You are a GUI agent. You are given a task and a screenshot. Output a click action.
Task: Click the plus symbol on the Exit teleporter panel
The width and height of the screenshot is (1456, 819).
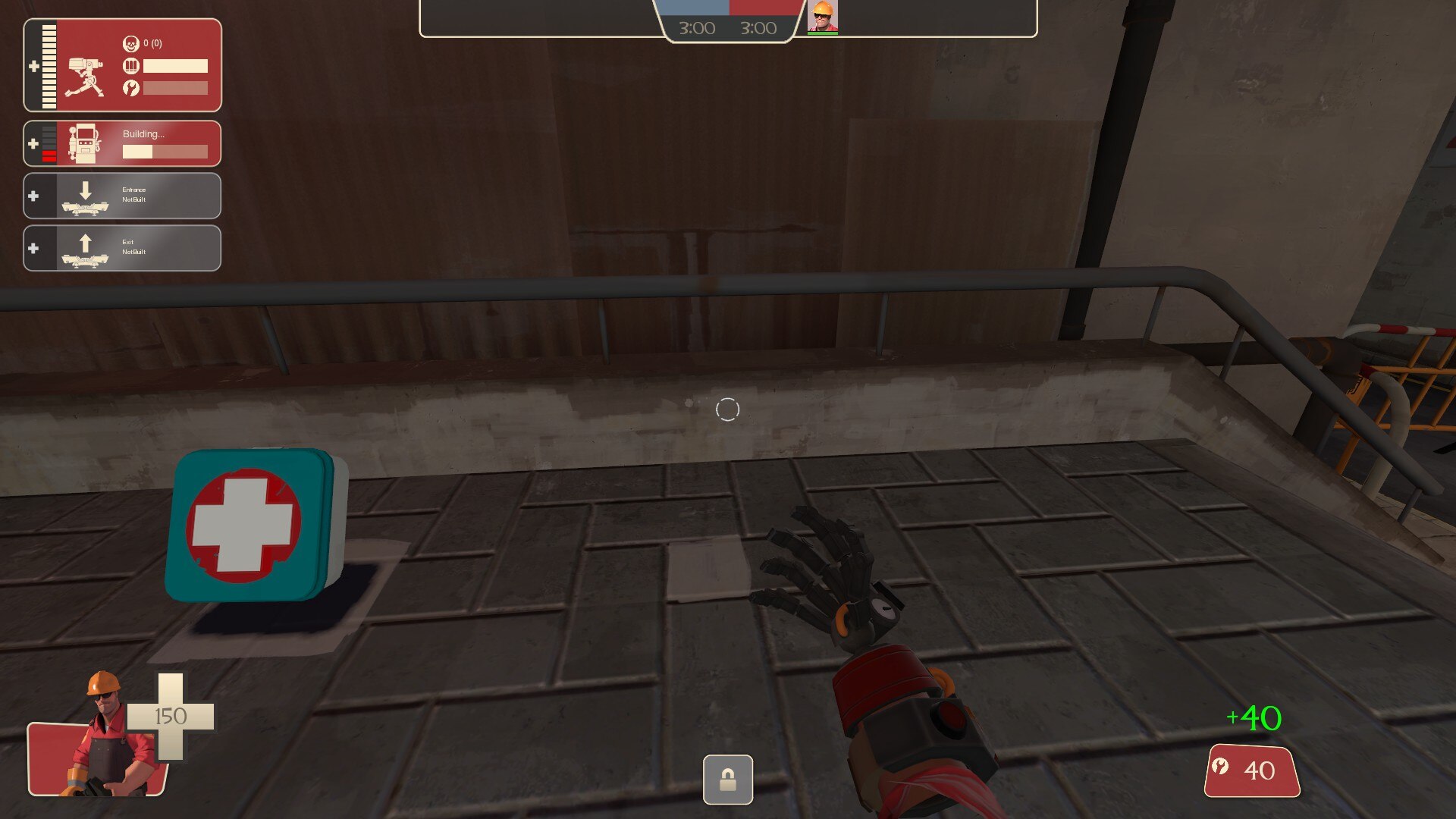tap(33, 246)
